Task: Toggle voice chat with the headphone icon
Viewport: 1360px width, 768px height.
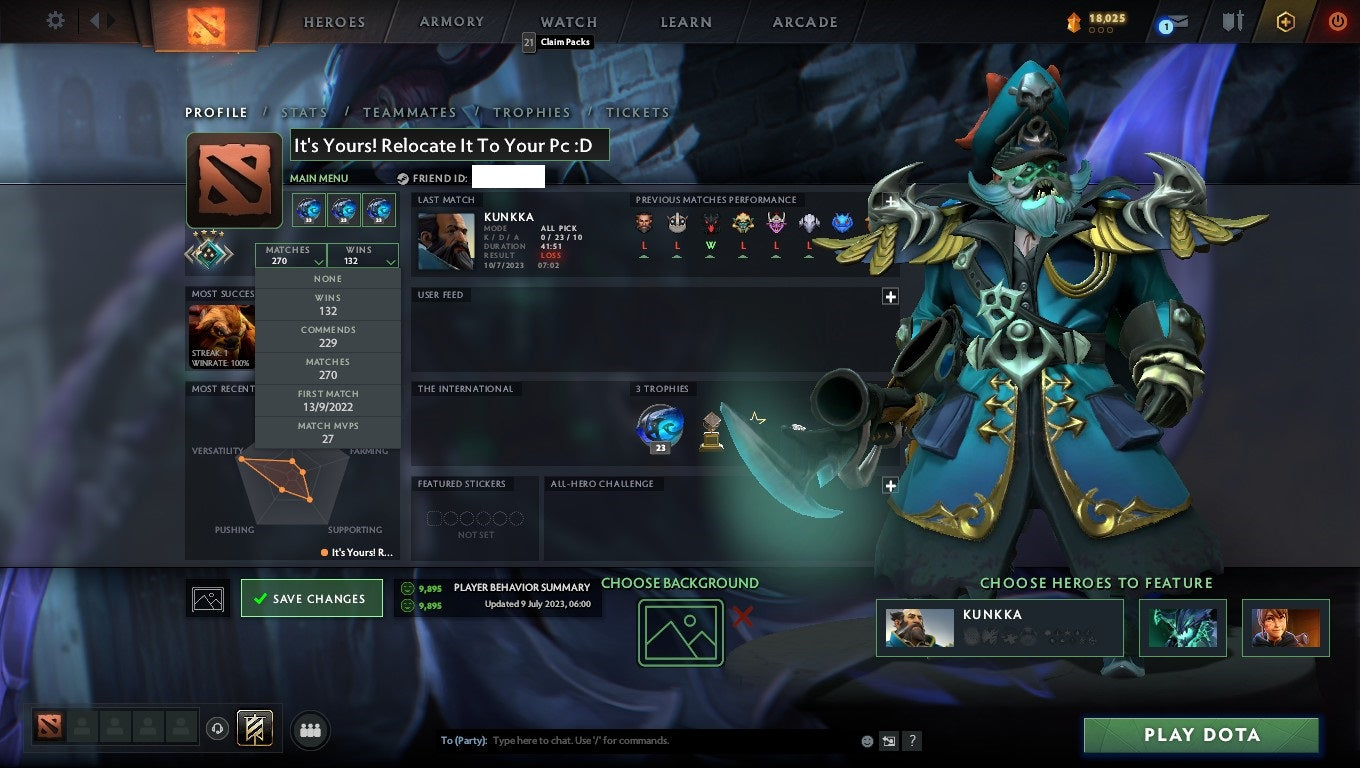Action: coord(218,729)
